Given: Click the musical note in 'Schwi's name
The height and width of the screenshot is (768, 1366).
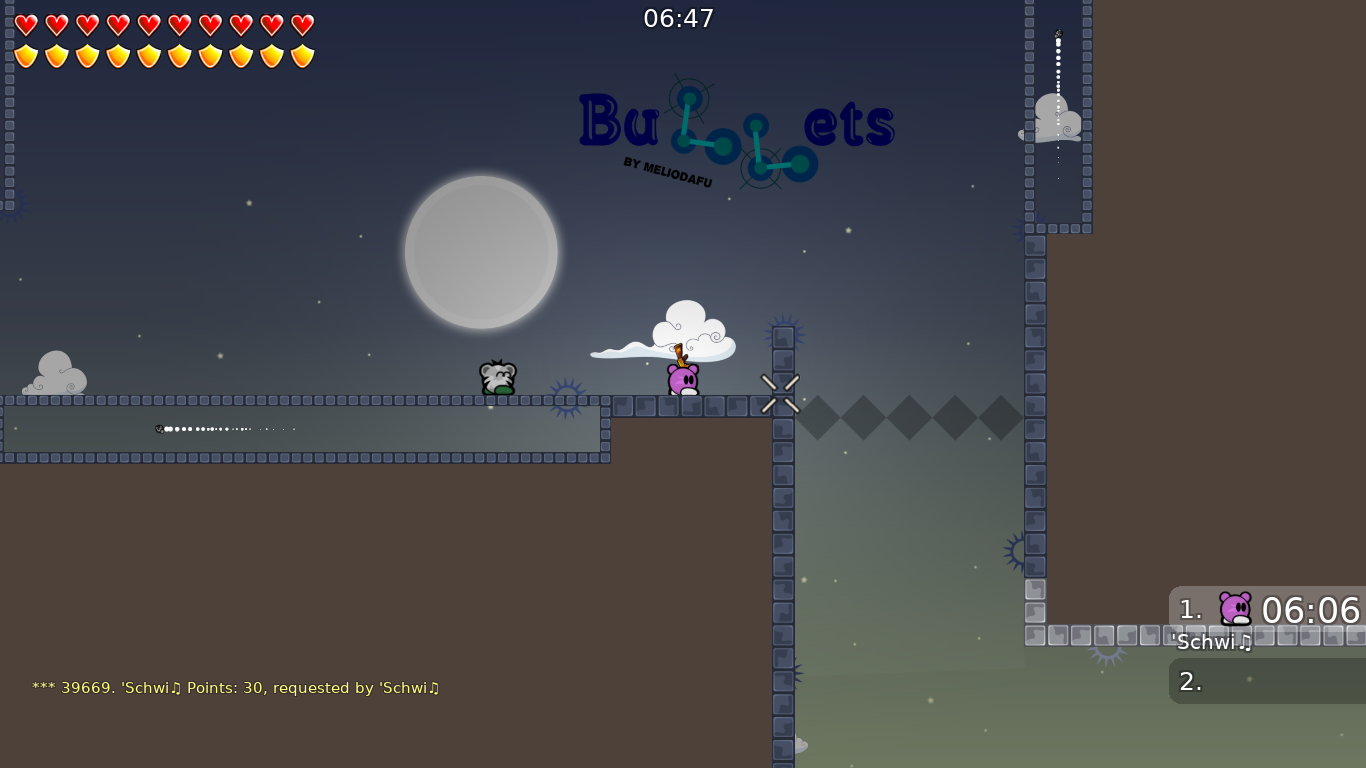Looking at the screenshot, I should tap(1245, 643).
